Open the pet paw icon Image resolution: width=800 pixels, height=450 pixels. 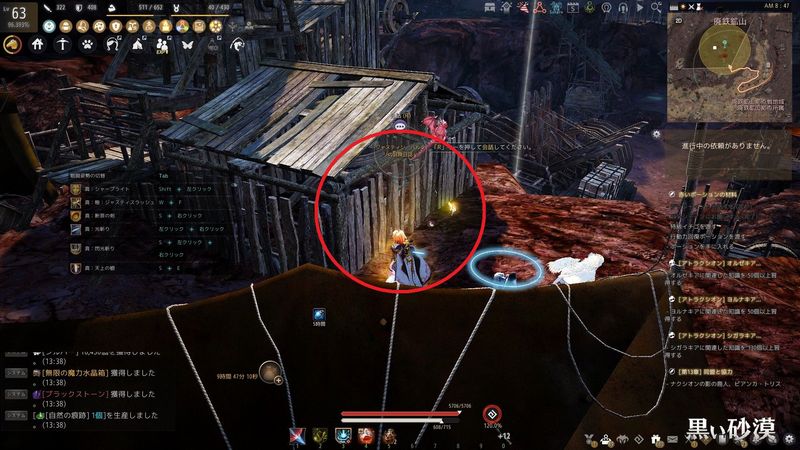click(x=88, y=44)
